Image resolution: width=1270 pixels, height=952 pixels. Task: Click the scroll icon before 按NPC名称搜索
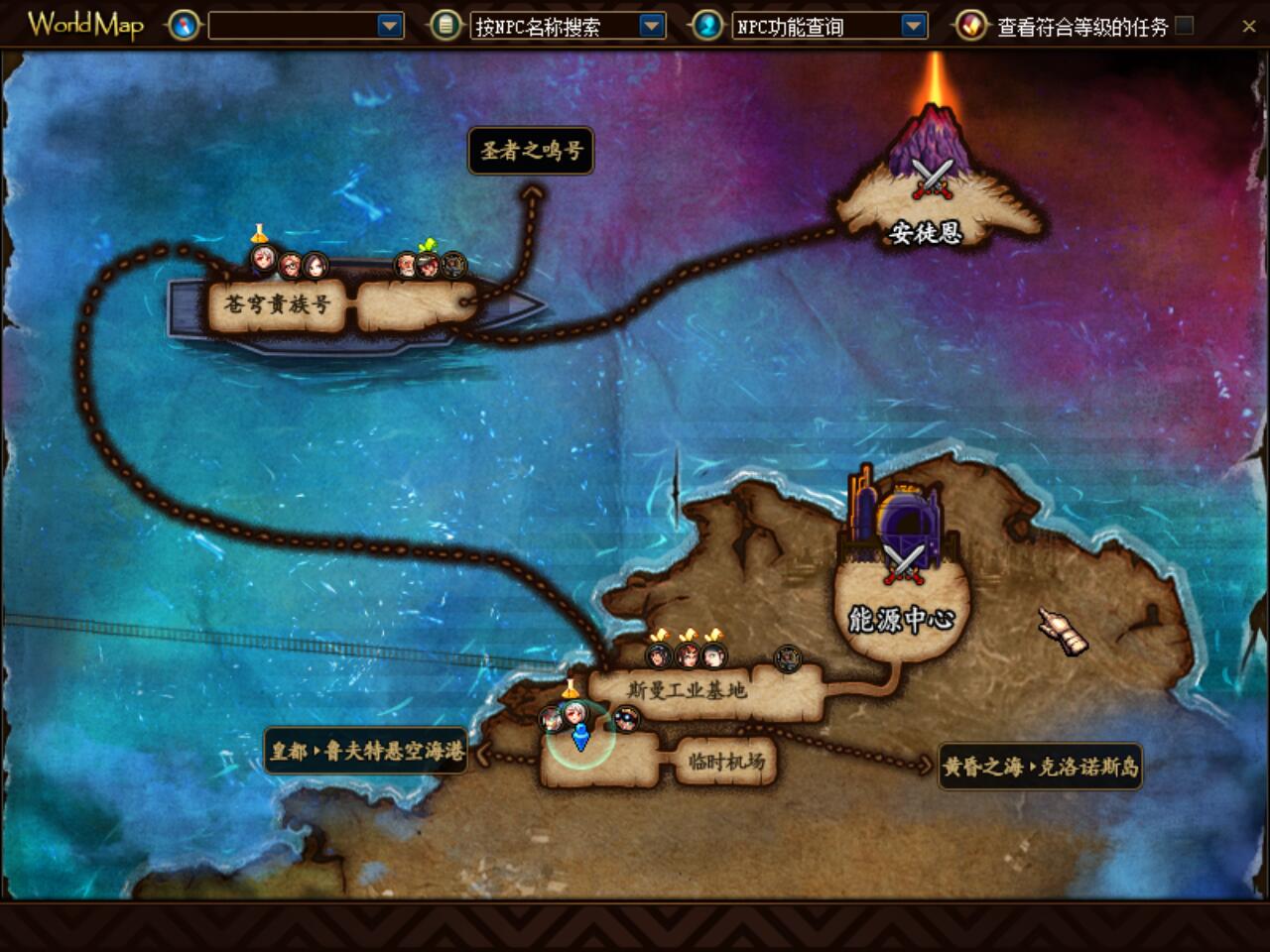tap(445, 26)
